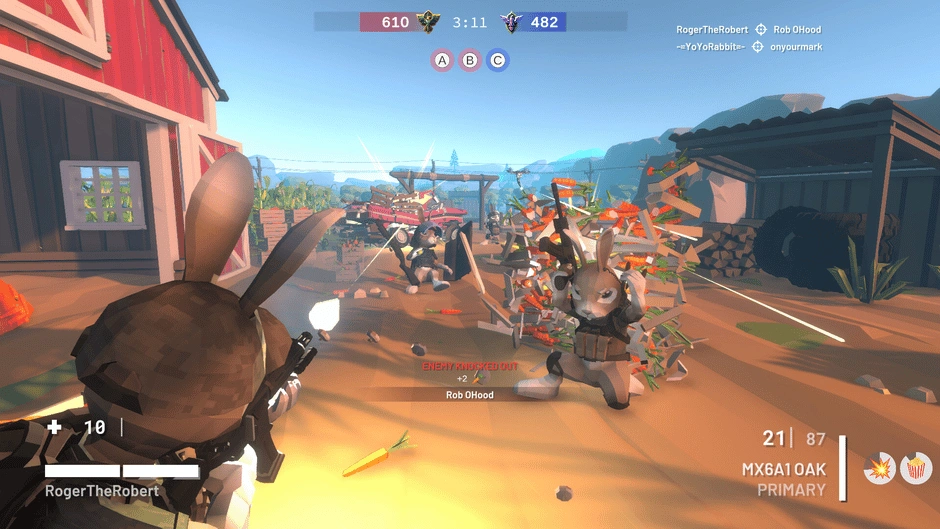Select the blue capture point C marker
The image size is (940, 529).
coord(497,60)
